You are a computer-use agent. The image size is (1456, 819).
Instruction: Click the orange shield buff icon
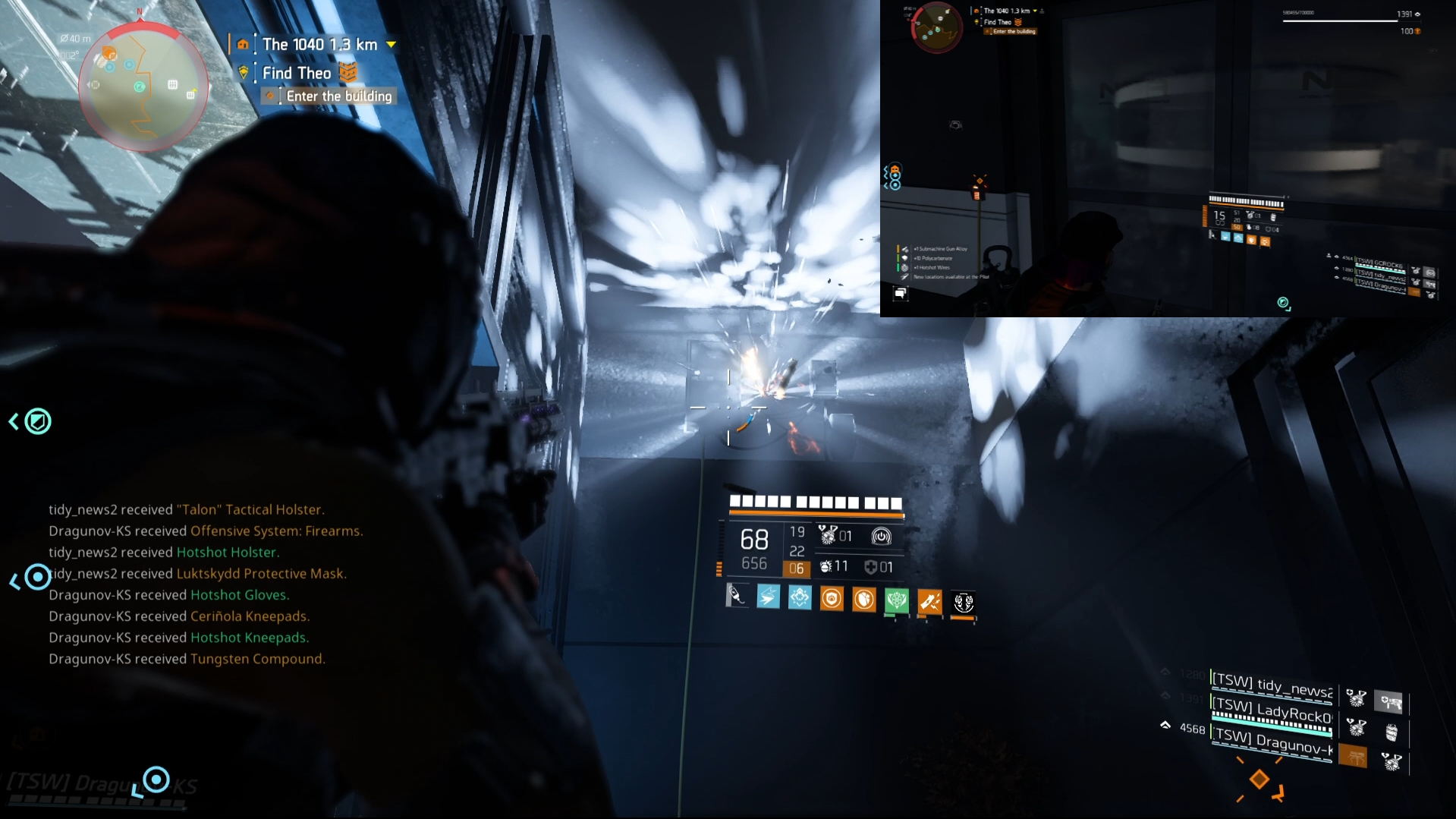[832, 600]
